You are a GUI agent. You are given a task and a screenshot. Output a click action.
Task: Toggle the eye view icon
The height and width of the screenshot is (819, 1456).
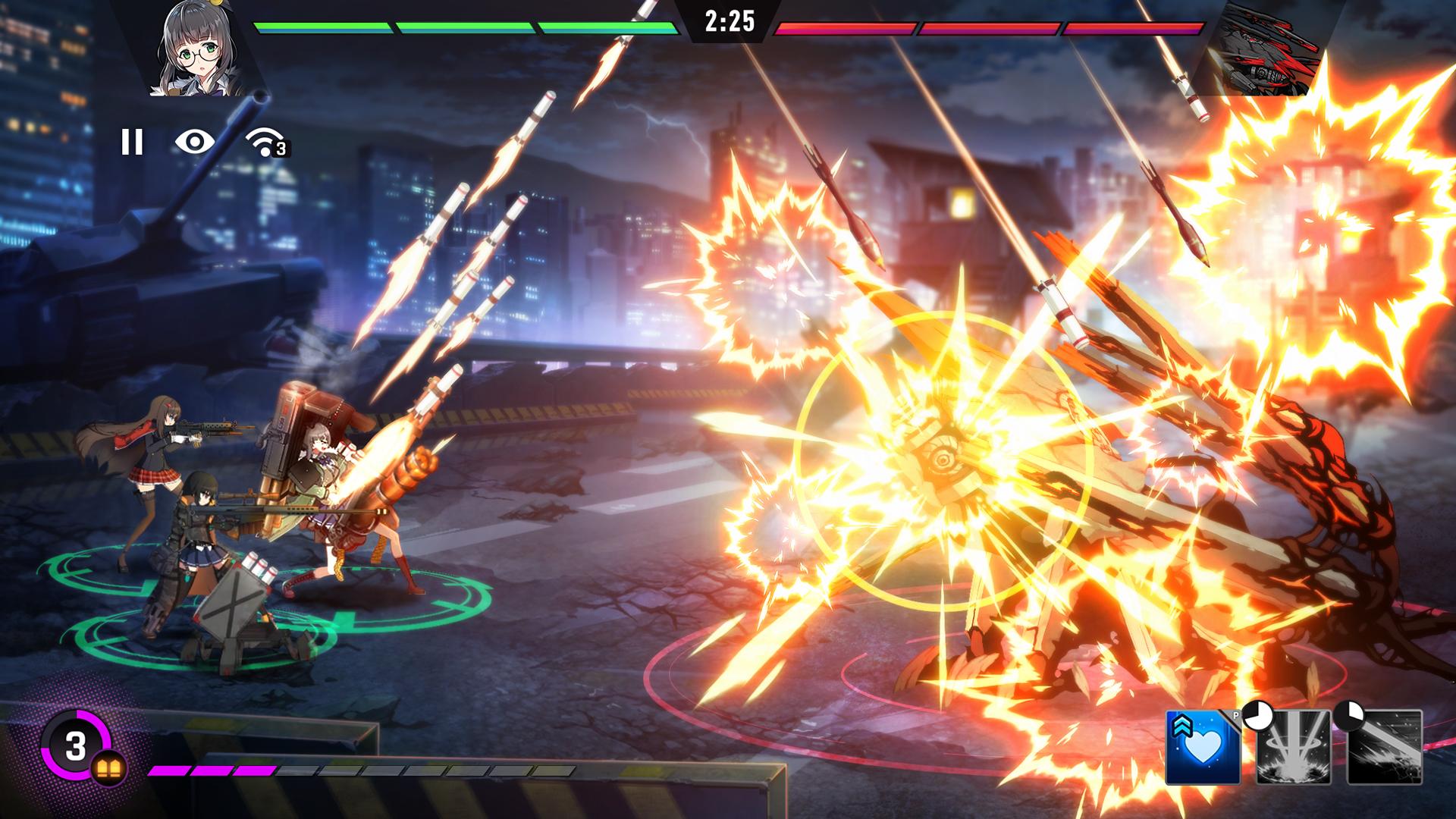coord(194,142)
